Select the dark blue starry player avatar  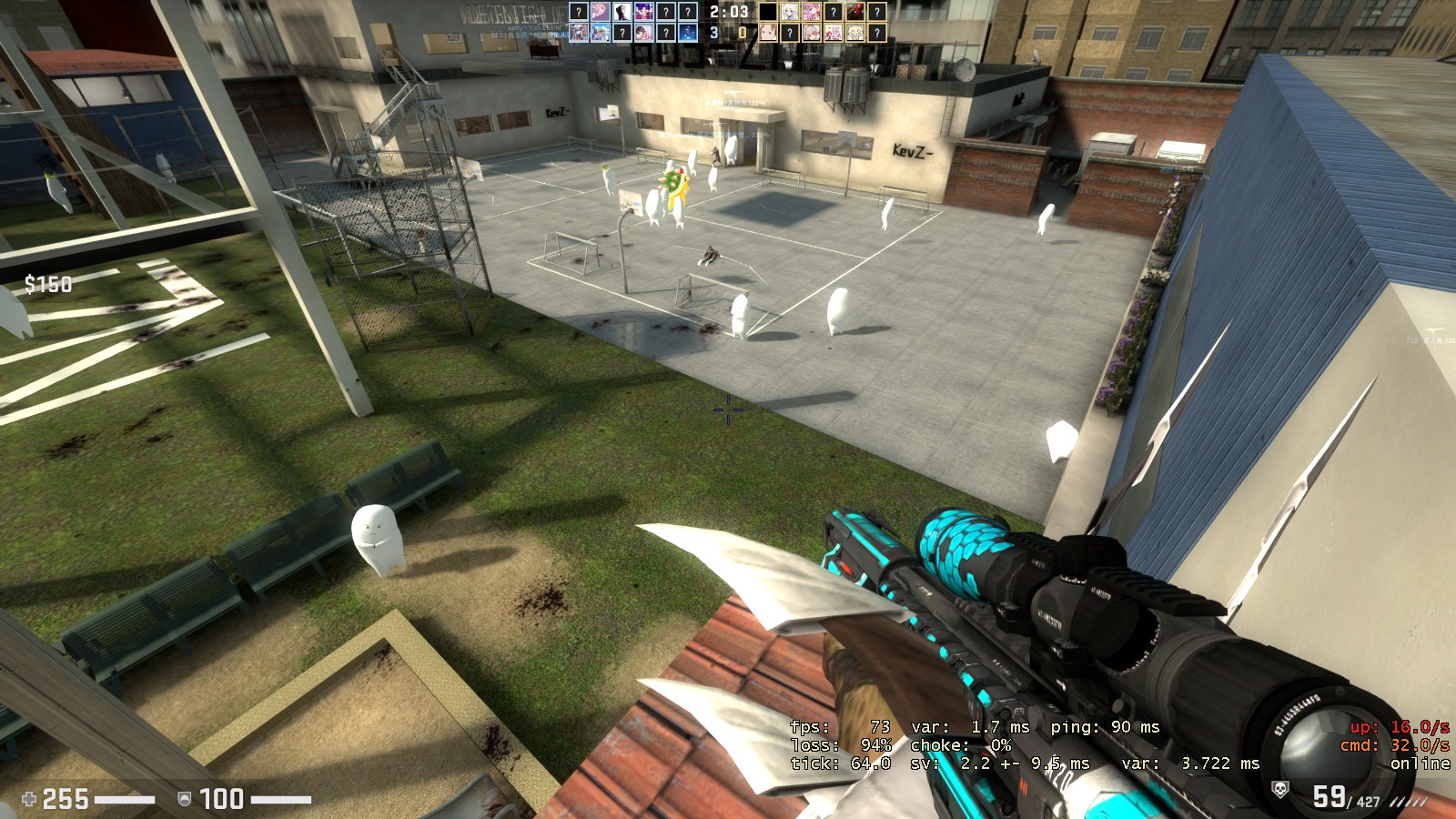pos(687,33)
